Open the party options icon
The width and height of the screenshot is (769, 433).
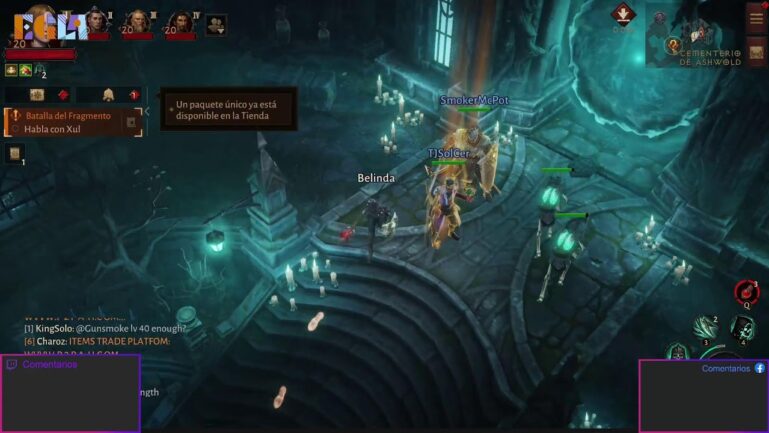tap(216, 24)
